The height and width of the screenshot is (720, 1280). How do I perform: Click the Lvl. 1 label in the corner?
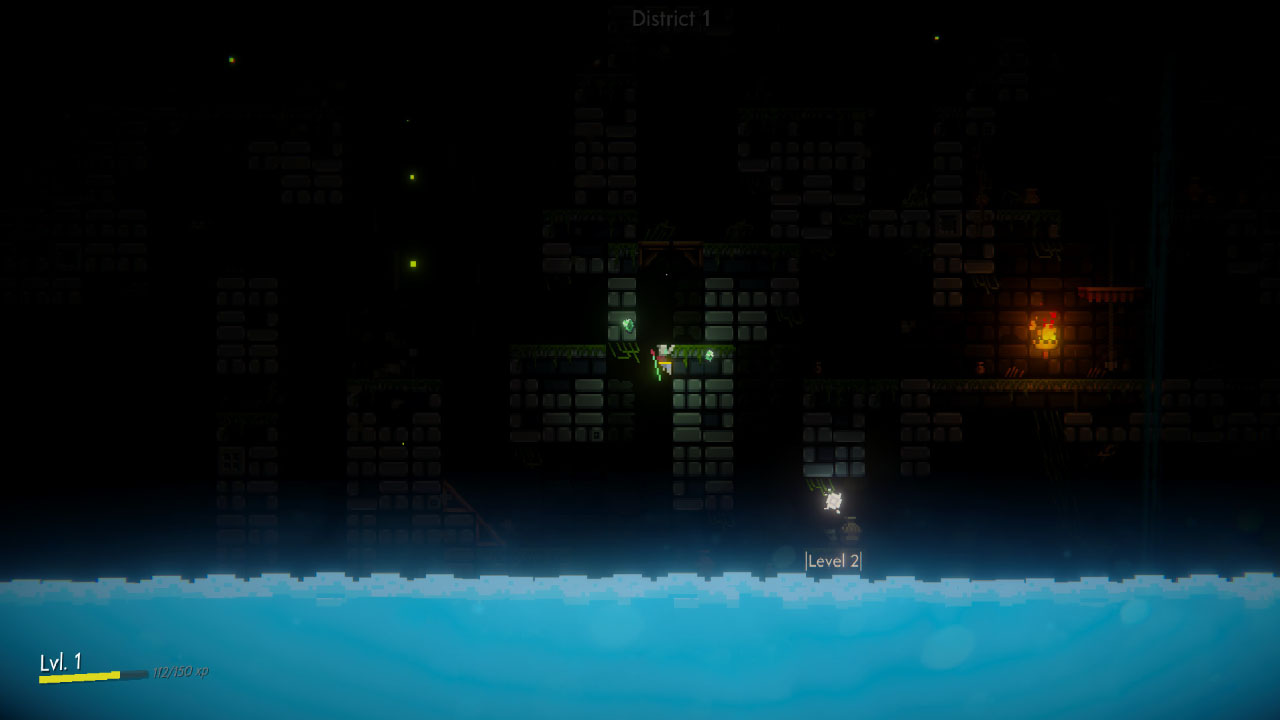point(62,660)
